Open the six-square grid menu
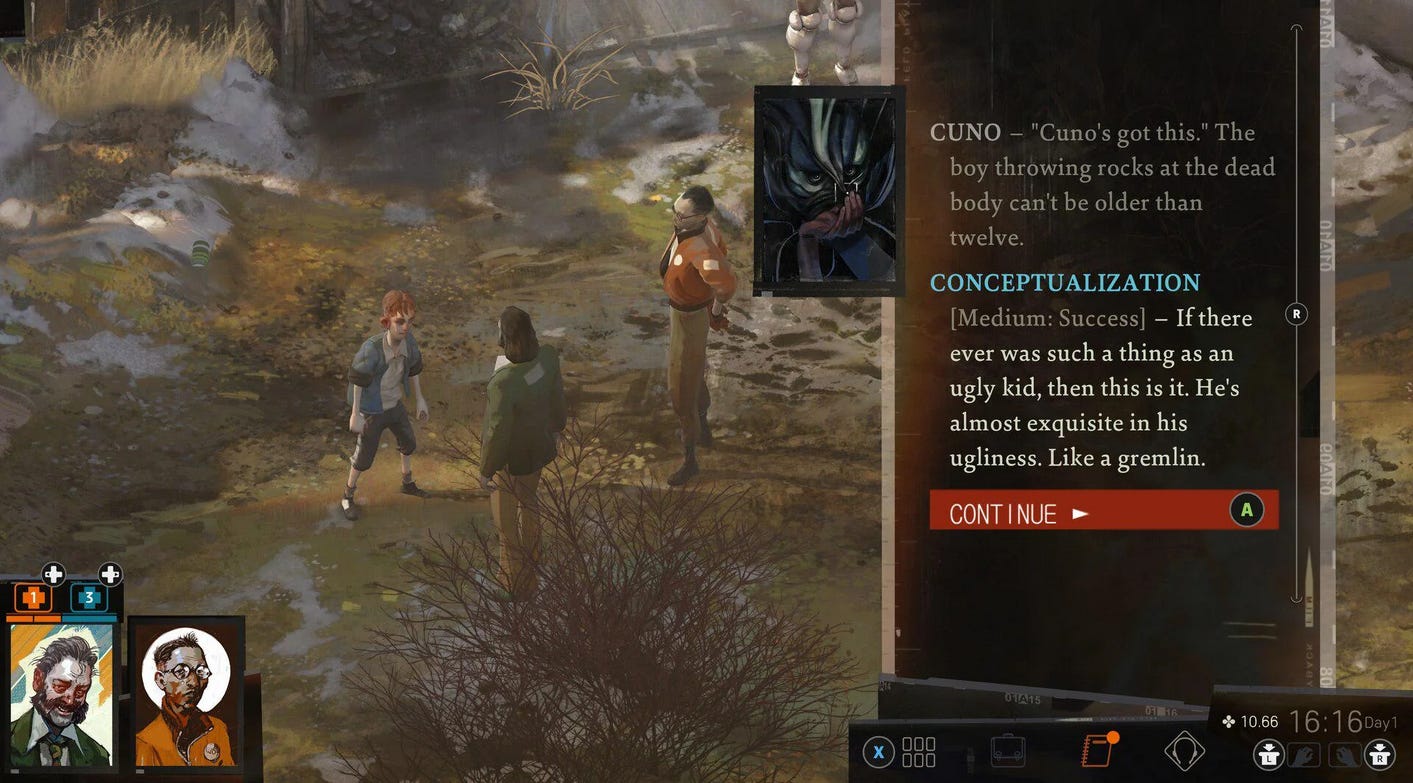Screen dimensions: 1413x783 (918, 751)
